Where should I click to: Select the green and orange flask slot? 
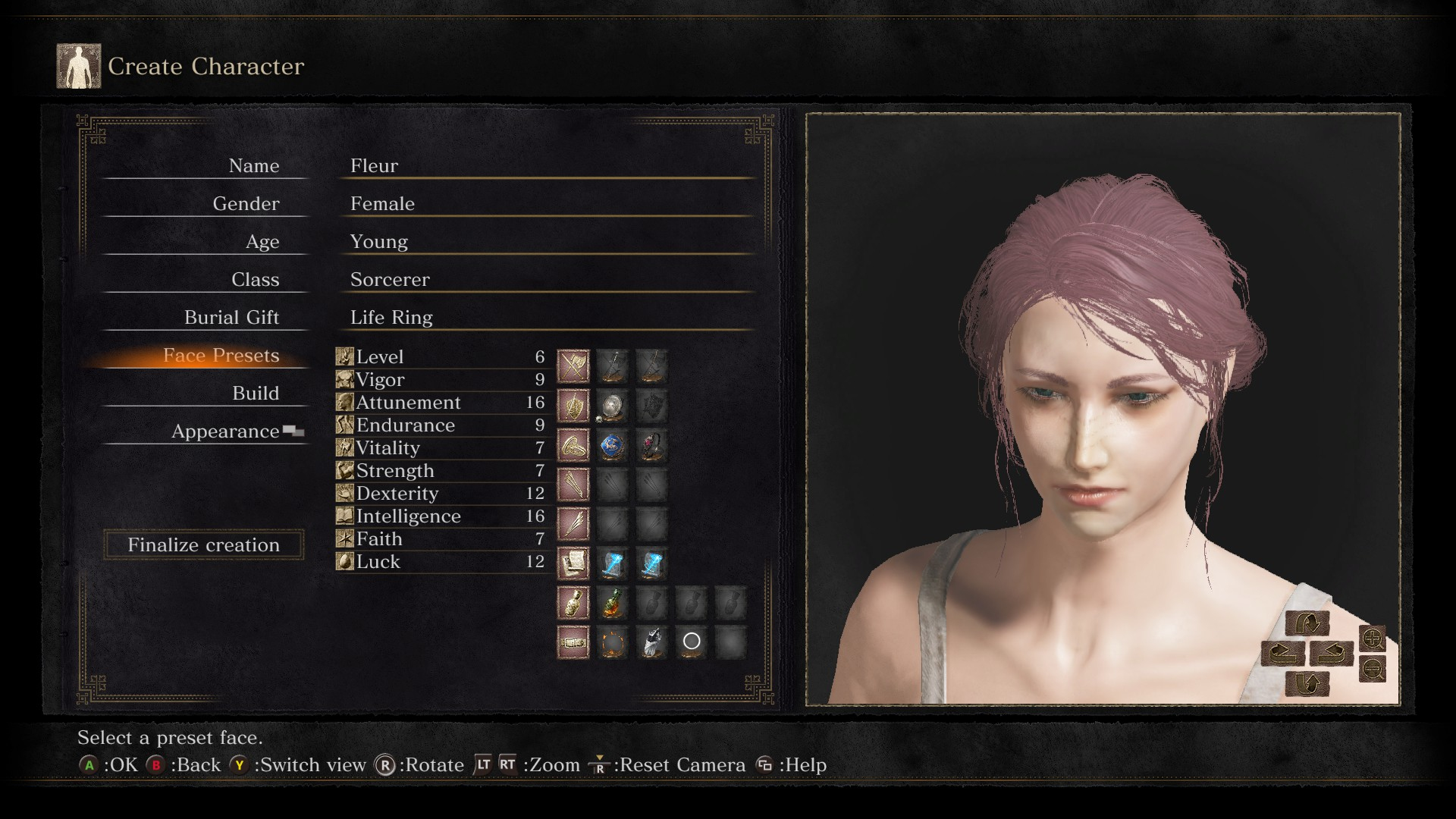coord(612,604)
